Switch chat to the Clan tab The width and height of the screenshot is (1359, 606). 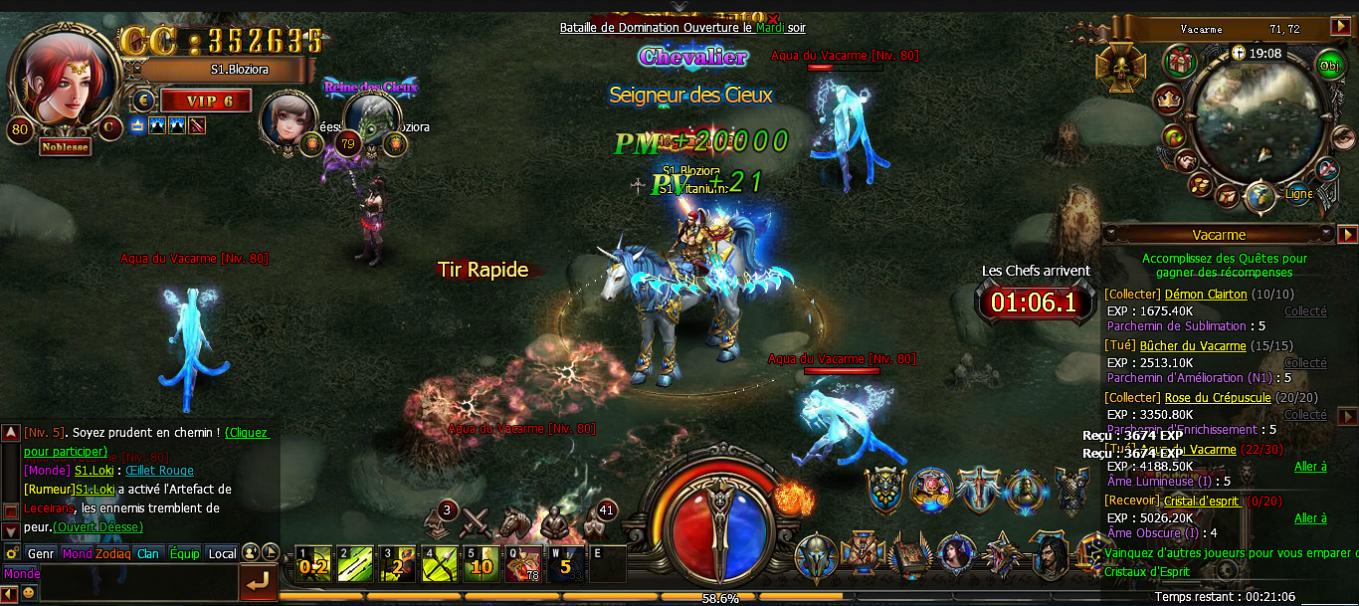coord(148,553)
